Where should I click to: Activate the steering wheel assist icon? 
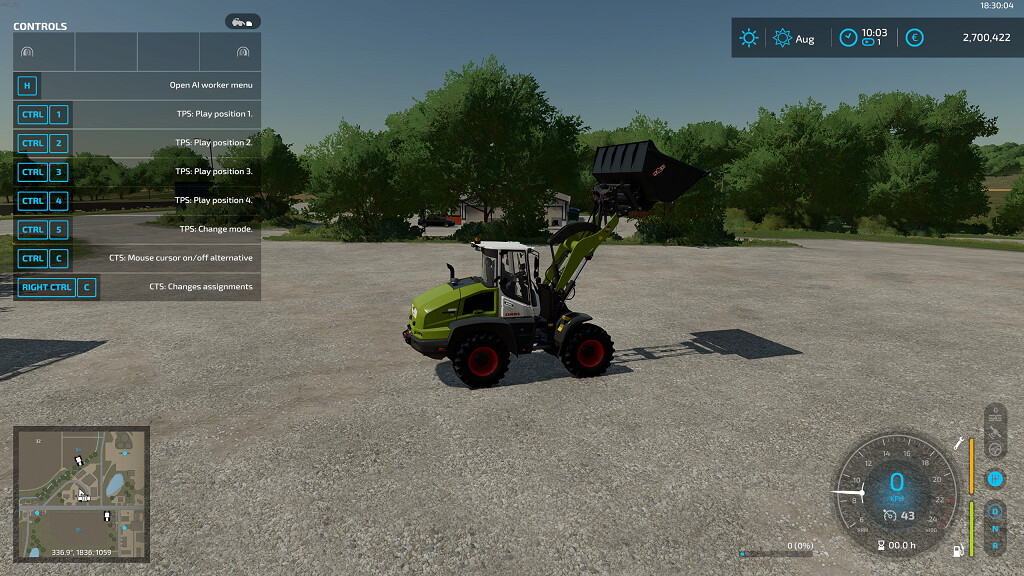click(995, 451)
